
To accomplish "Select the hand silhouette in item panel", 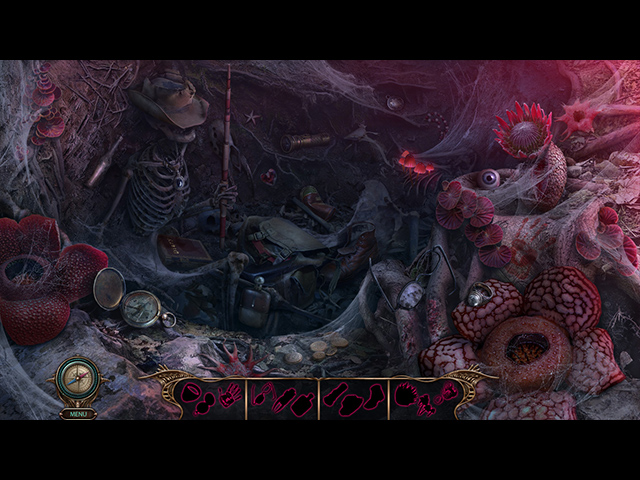I will 230,395.
